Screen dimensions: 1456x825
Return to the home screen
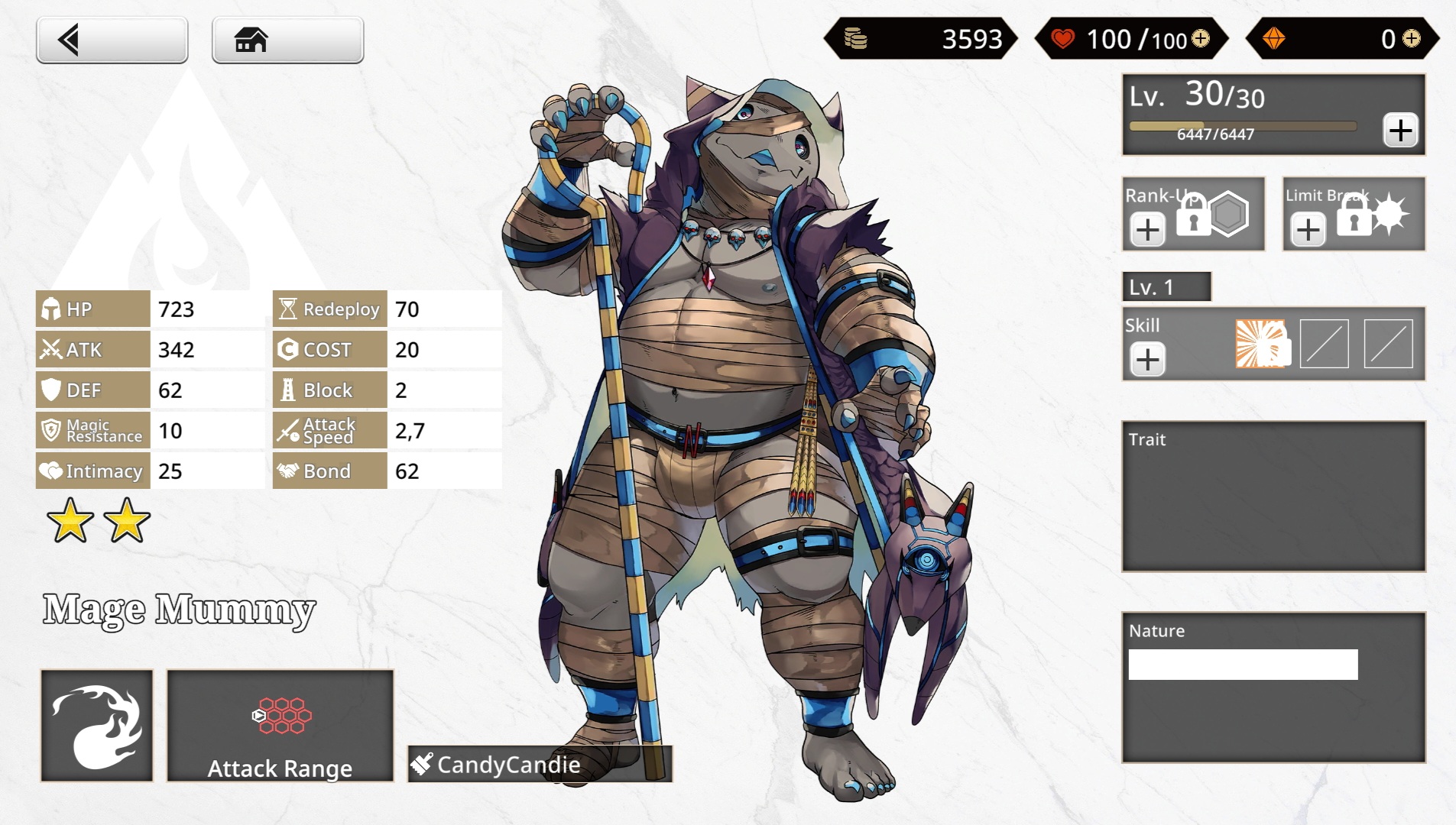point(287,40)
